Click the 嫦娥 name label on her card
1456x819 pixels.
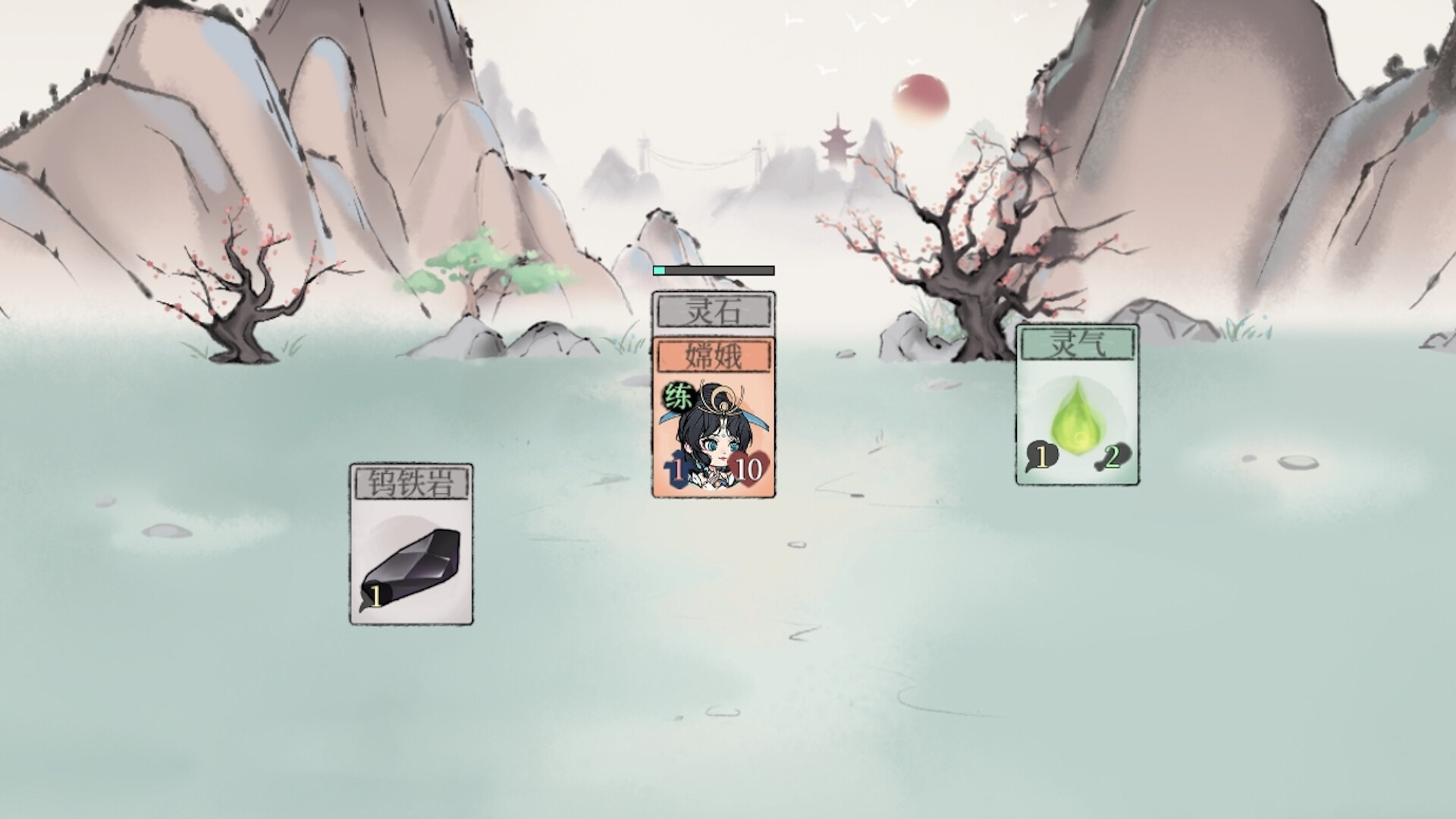(714, 357)
